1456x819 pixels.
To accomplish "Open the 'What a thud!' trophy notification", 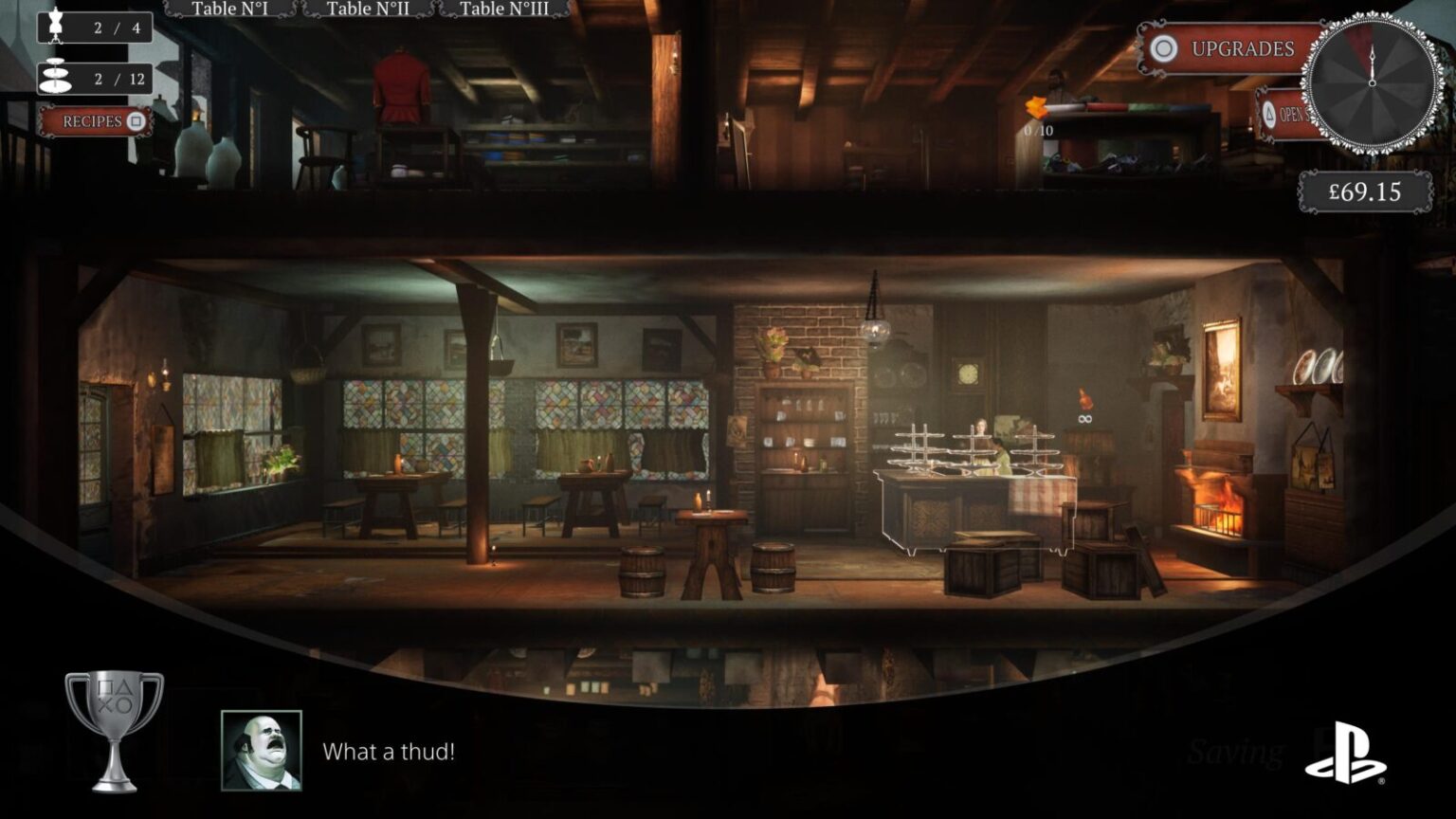I will tap(388, 751).
